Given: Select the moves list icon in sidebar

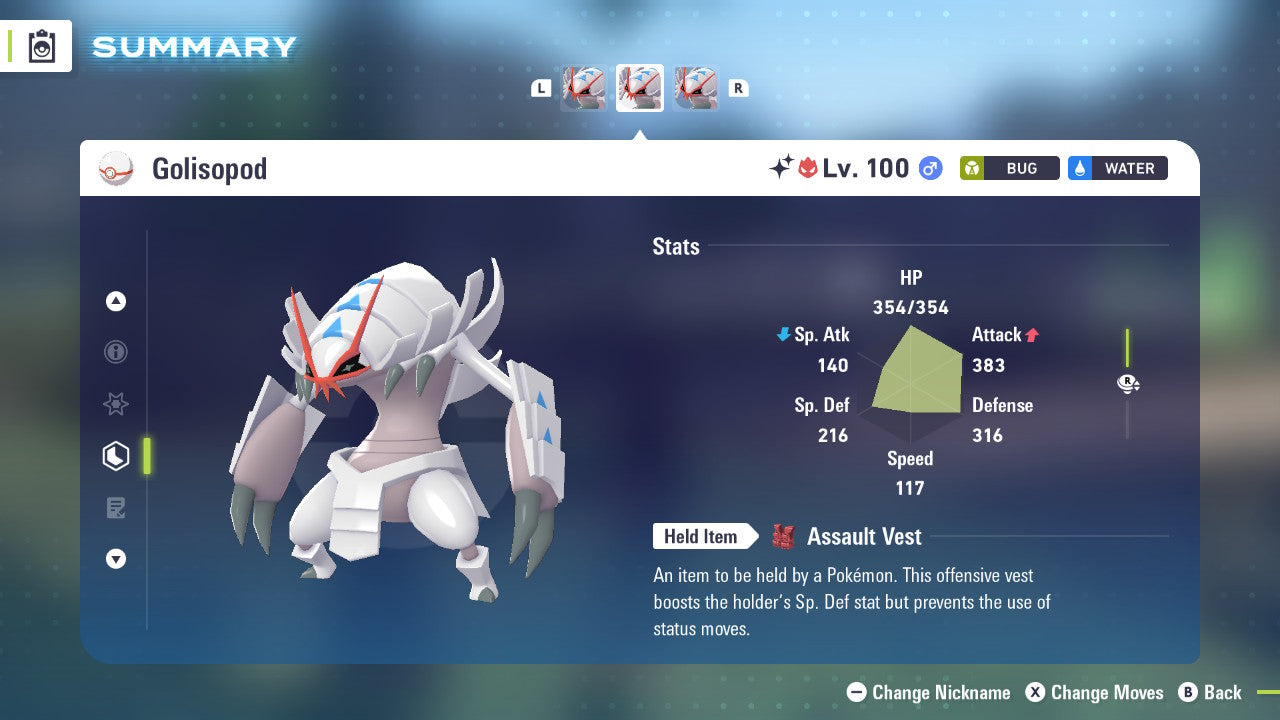Looking at the screenshot, I should tap(116, 508).
